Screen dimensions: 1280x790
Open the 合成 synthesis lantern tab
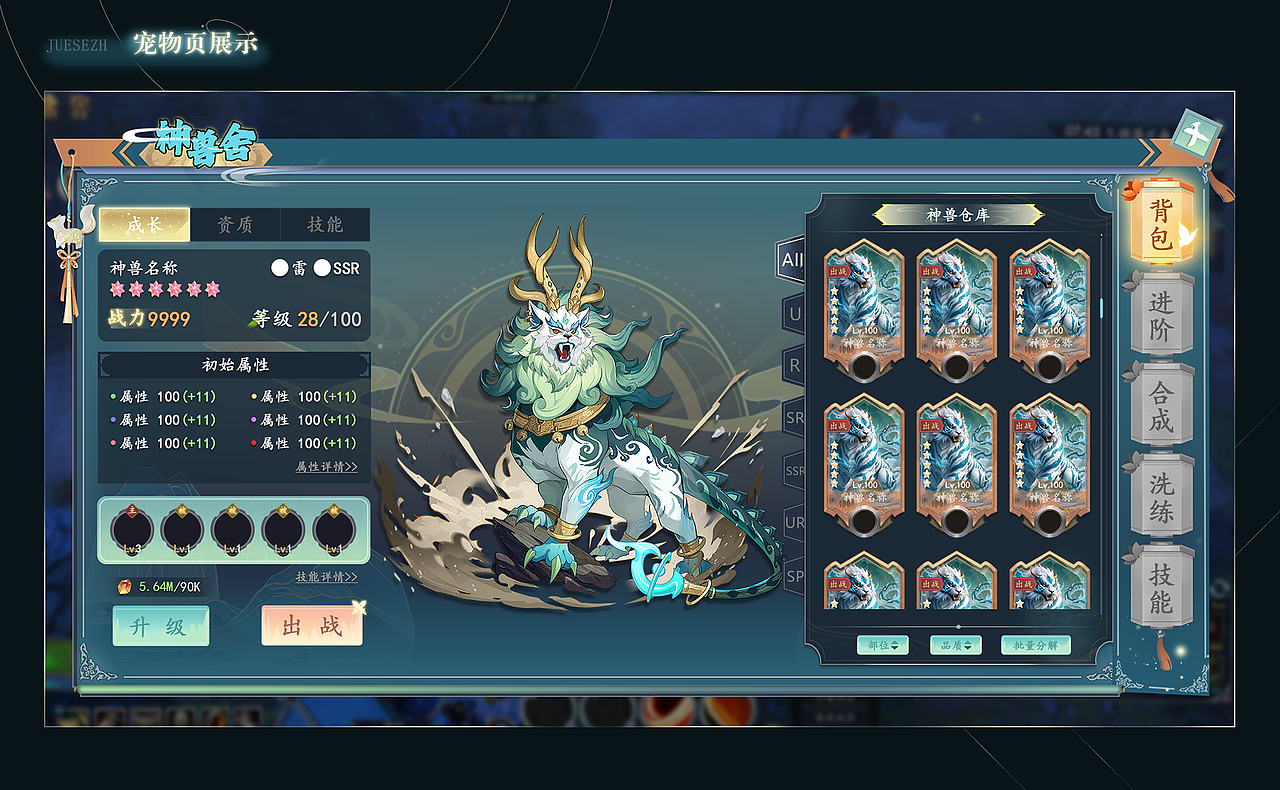[1161, 406]
